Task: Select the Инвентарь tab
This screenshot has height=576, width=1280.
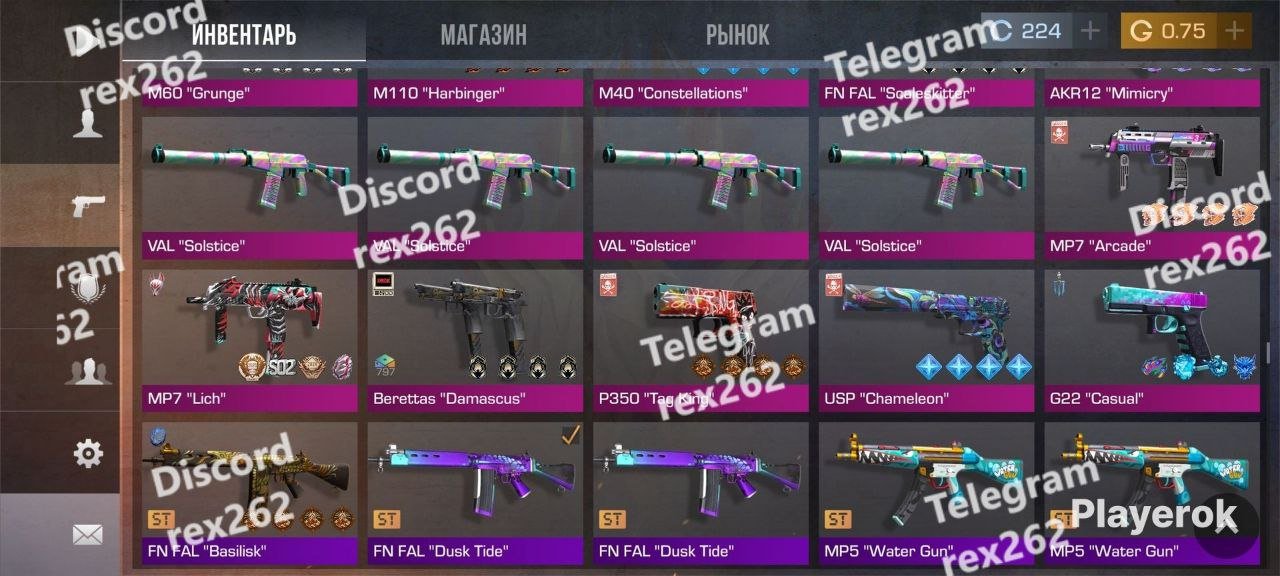Action: pos(243,35)
